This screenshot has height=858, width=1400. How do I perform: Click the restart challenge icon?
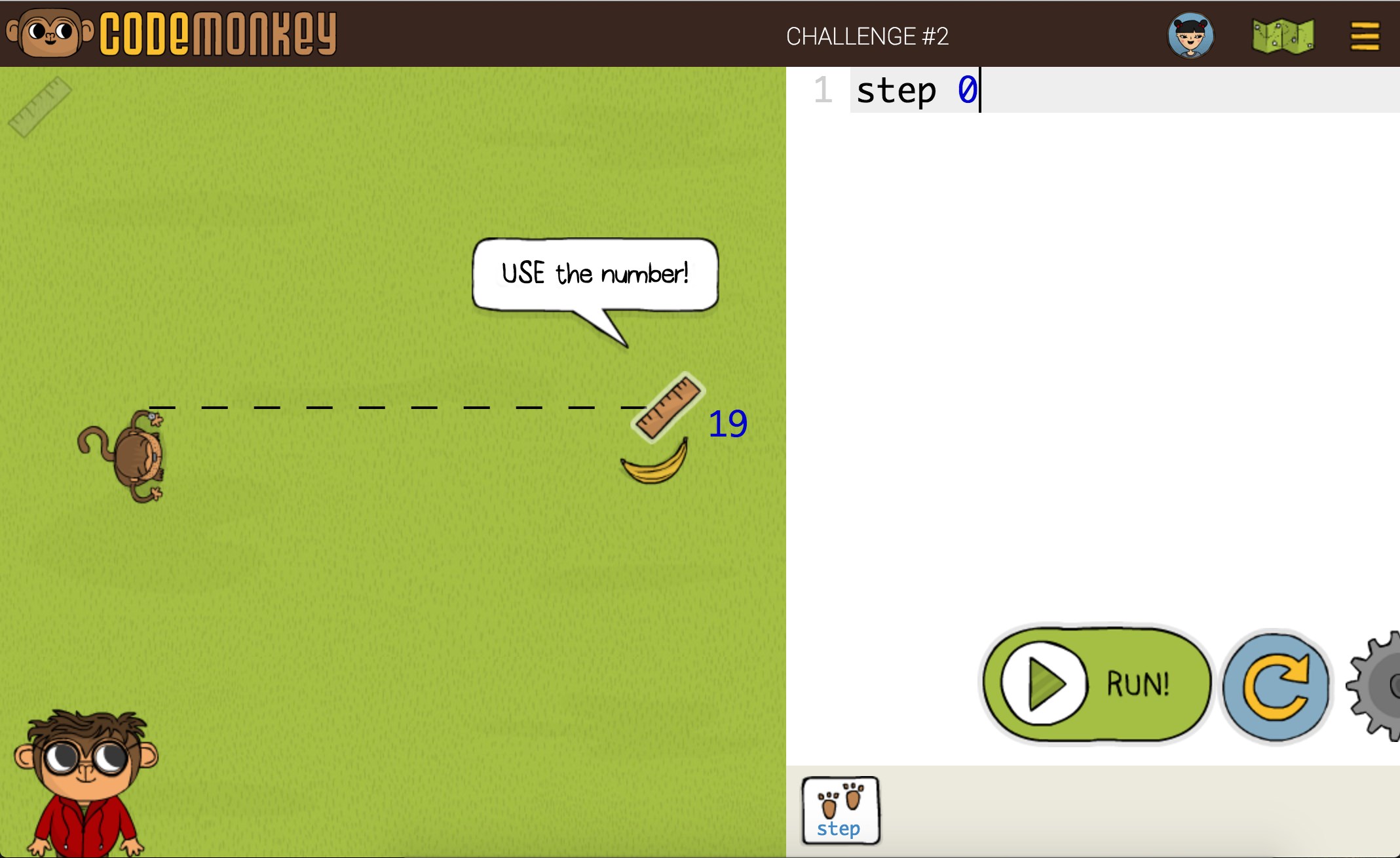pyautogui.click(x=1276, y=684)
